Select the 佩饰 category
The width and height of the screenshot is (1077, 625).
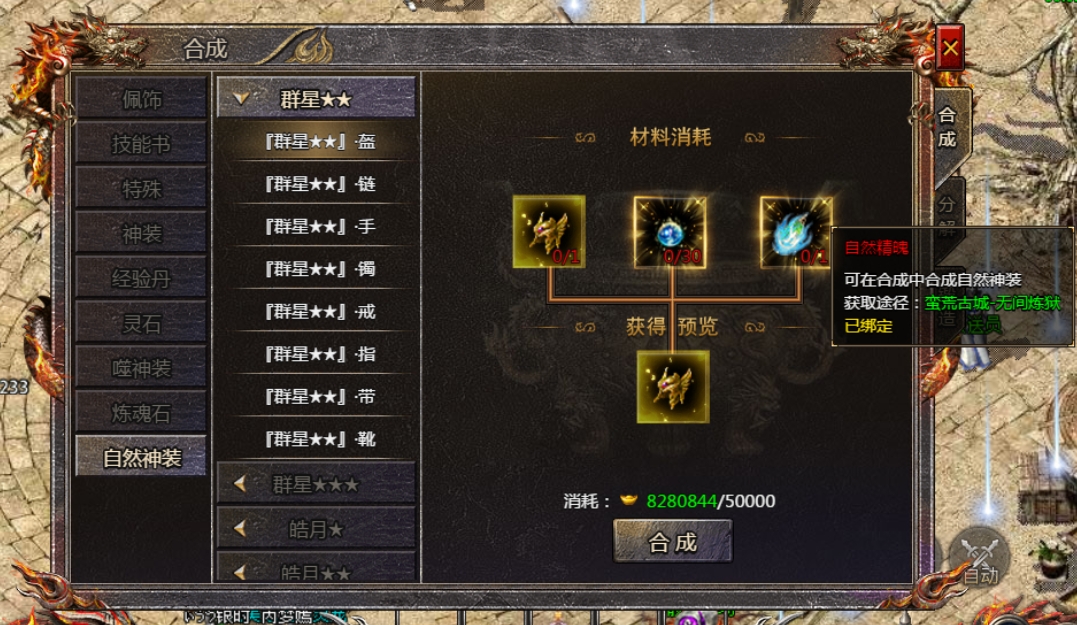pyautogui.click(x=141, y=100)
